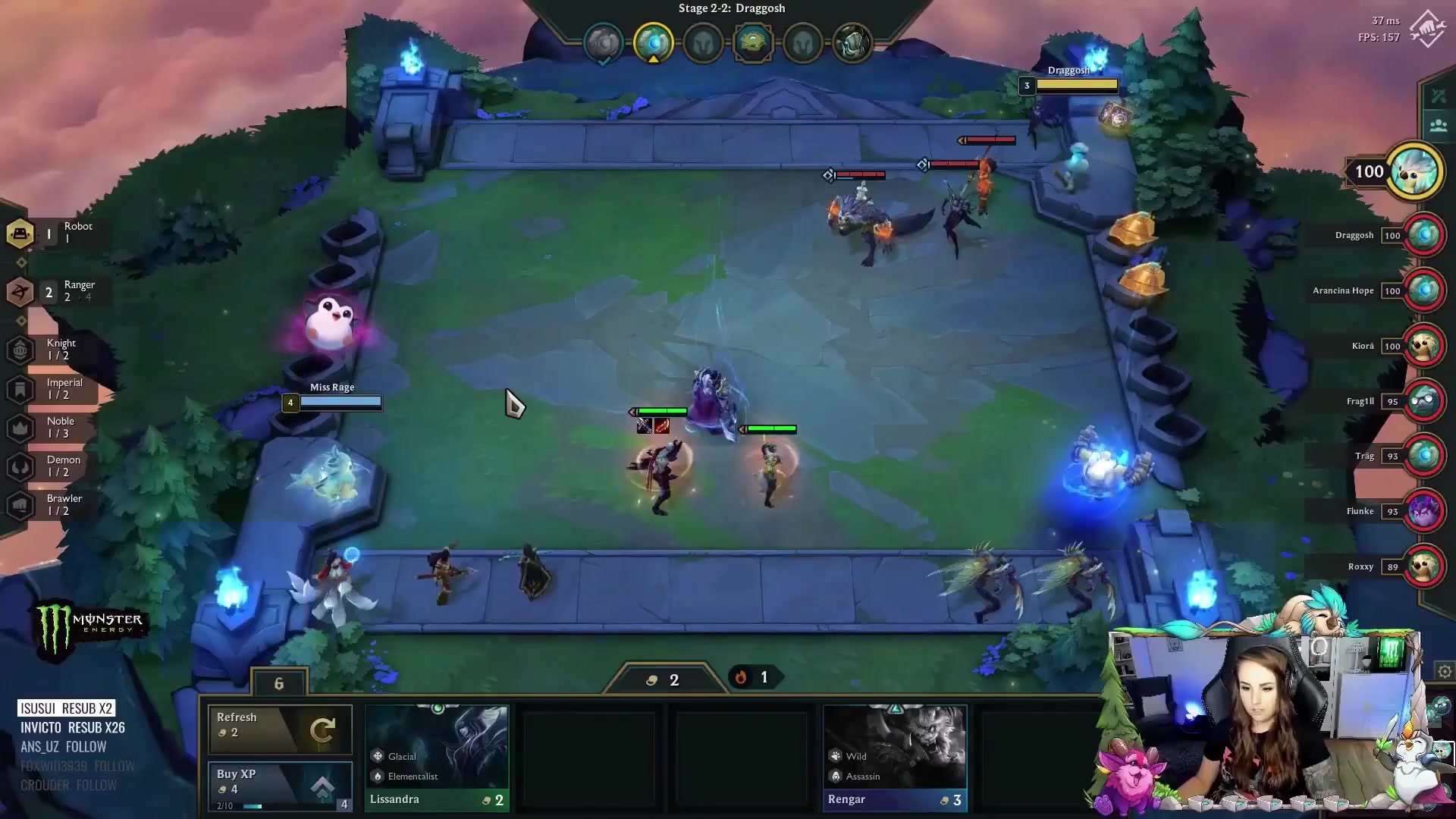The image size is (1456, 819).
Task: Open the Noble trait entry
Action: pyautogui.click(x=53, y=428)
